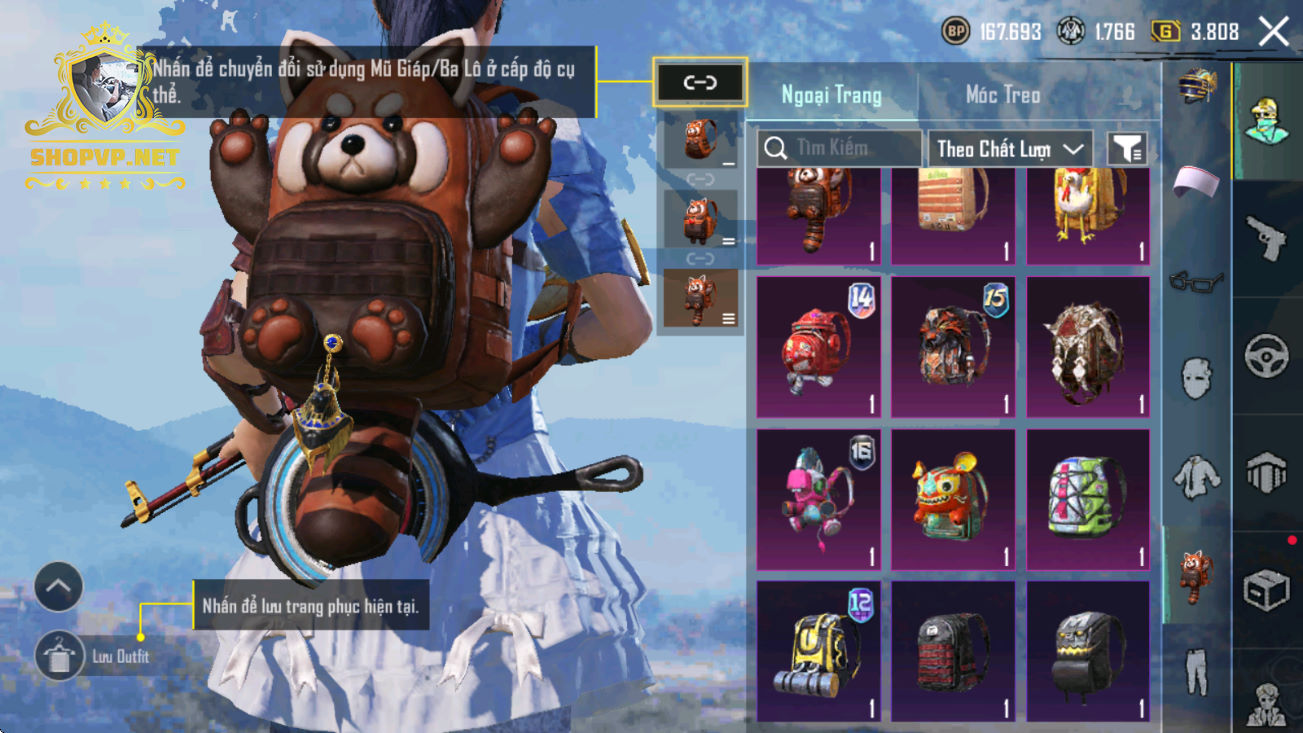The width and height of the screenshot is (1303, 733).
Task: Click the Tìm Kiếm search field
Action: (x=840, y=148)
